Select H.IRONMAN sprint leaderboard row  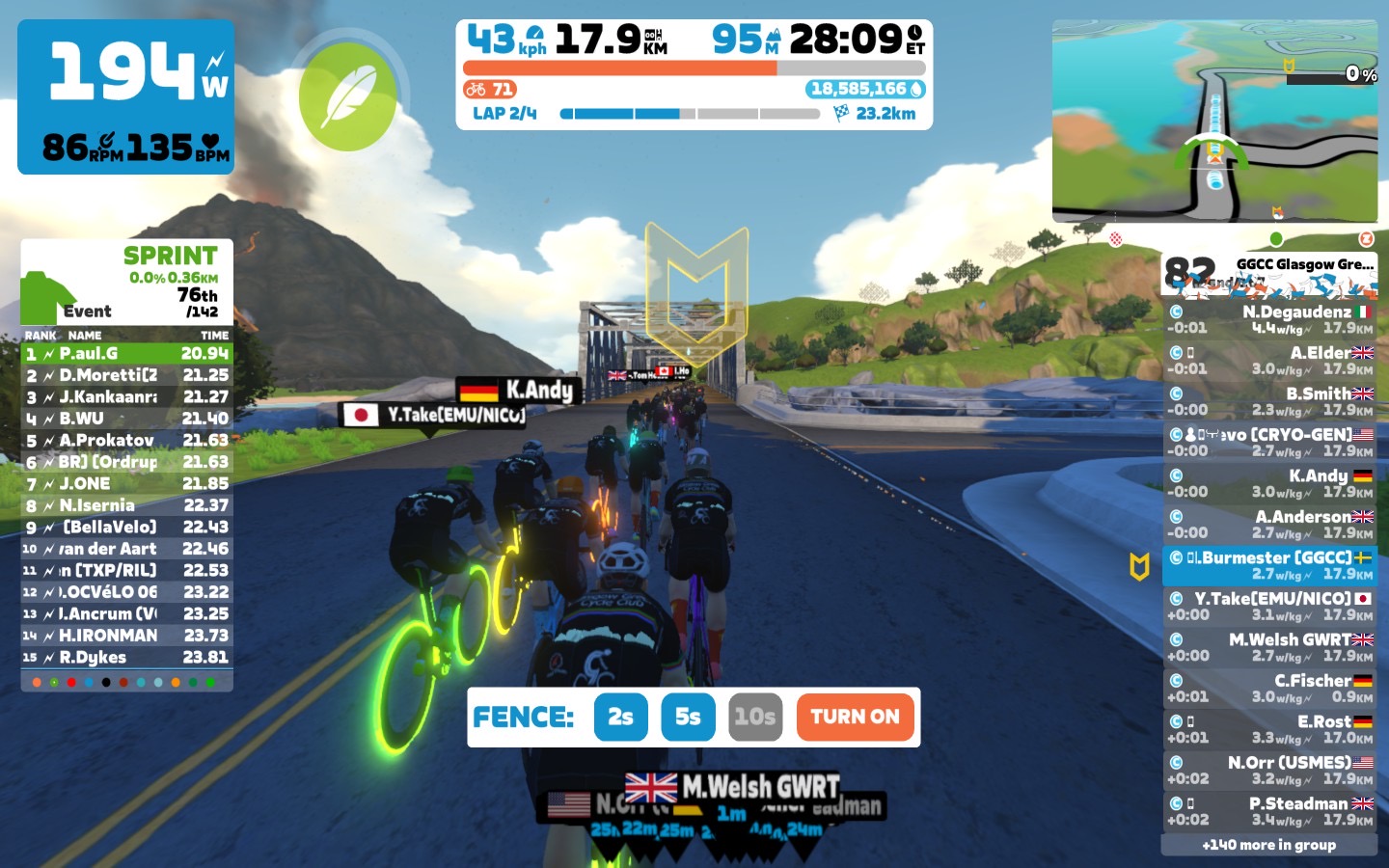126,636
